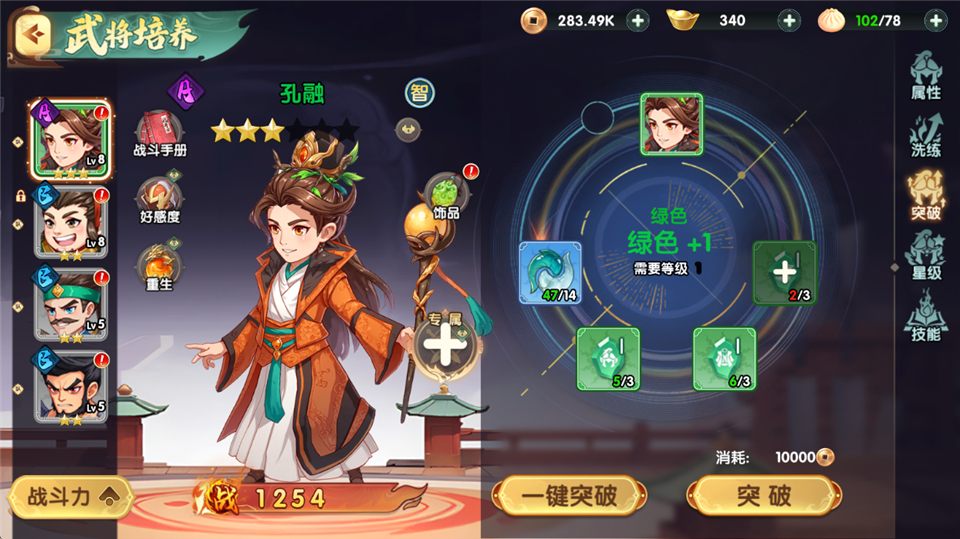This screenshot has width=960, height=539.
Task: Switch to the 星级 star level tab
Action: point(925,257)
